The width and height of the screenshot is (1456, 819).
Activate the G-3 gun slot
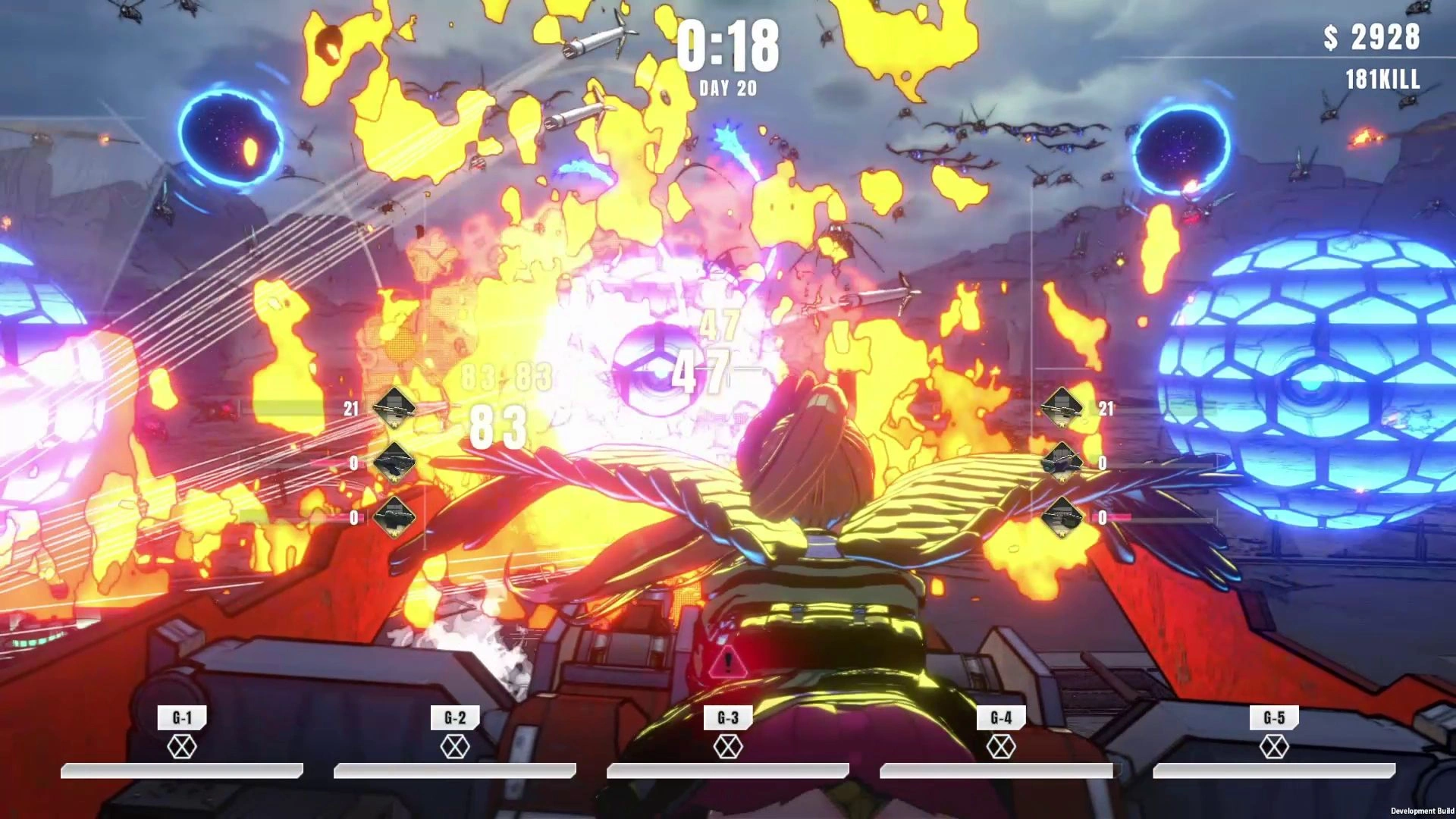point(728,718)
